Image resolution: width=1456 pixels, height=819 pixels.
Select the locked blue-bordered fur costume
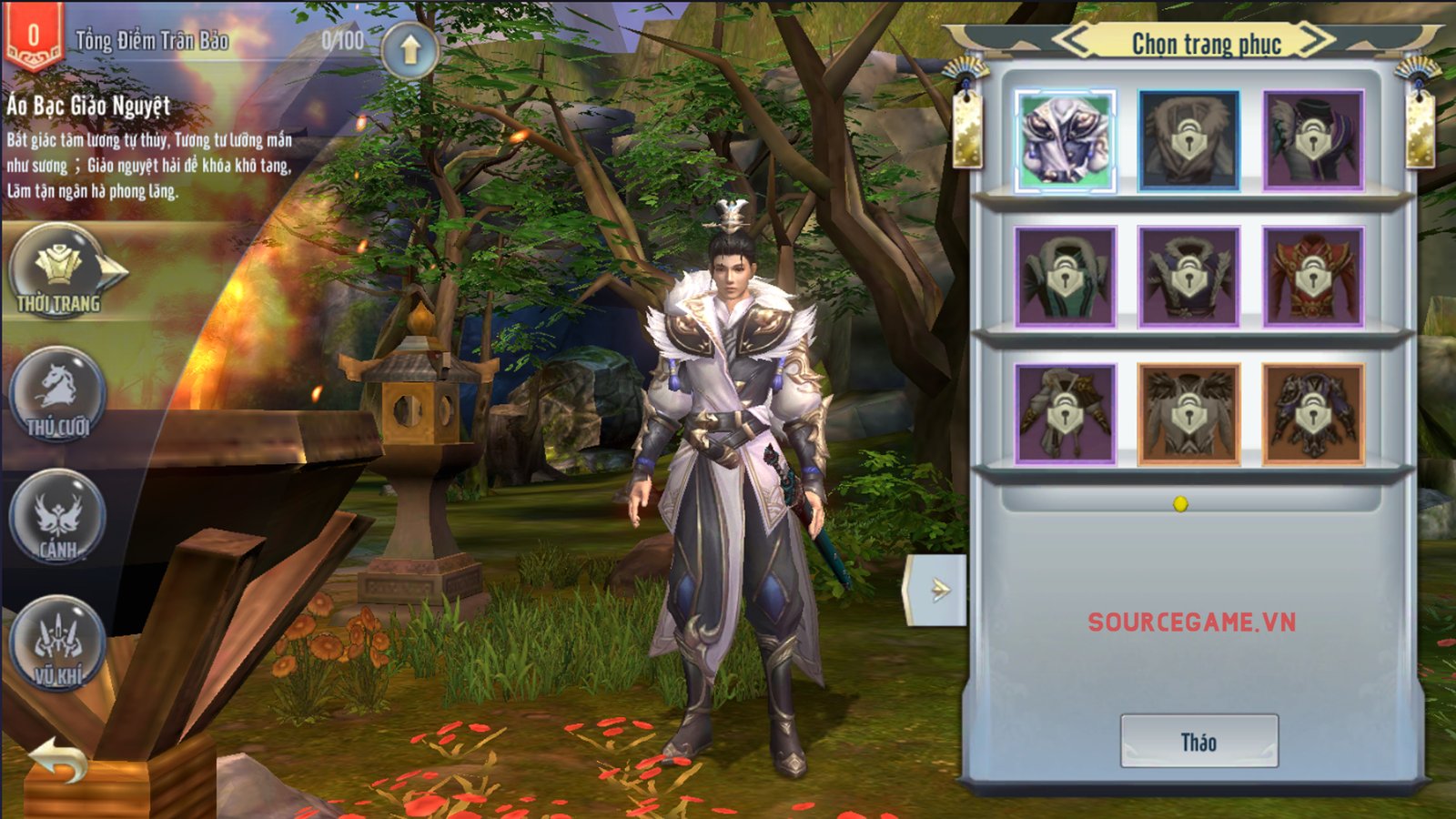1188,141
